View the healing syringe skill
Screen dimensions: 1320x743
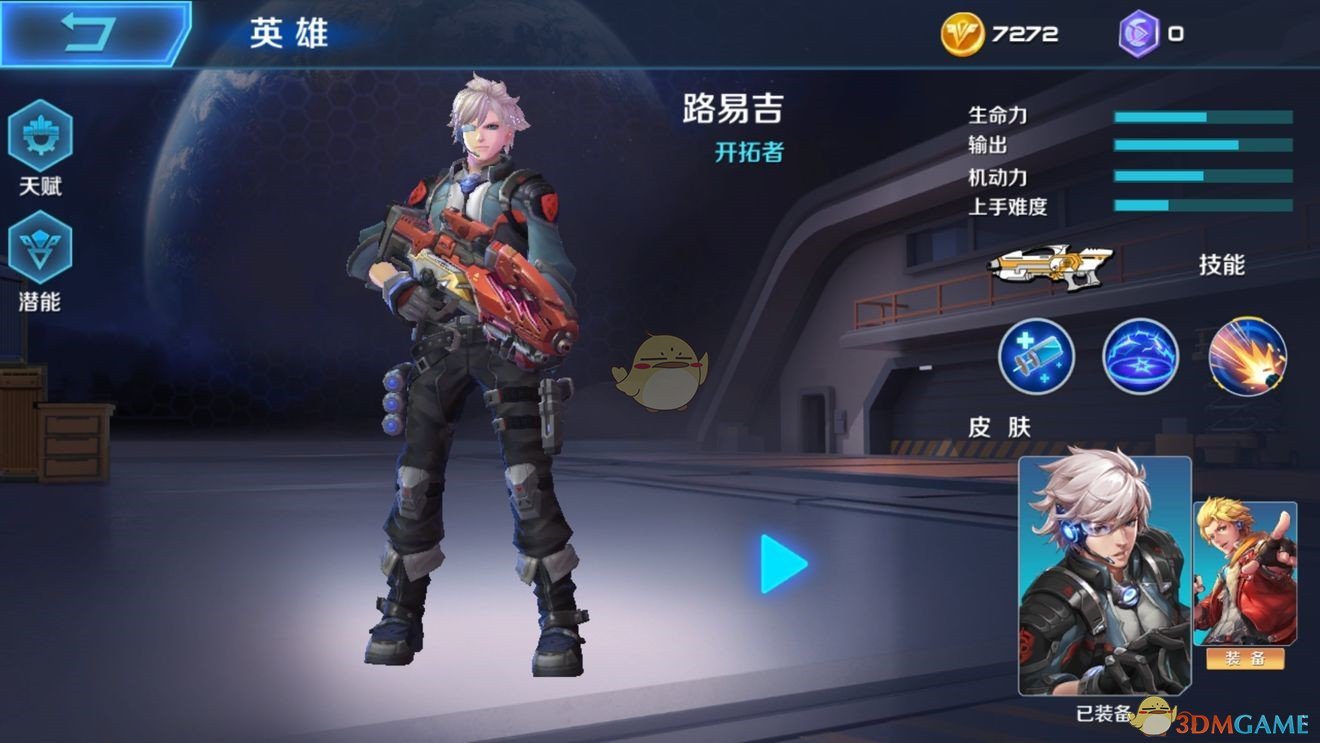coord(1036,356)
